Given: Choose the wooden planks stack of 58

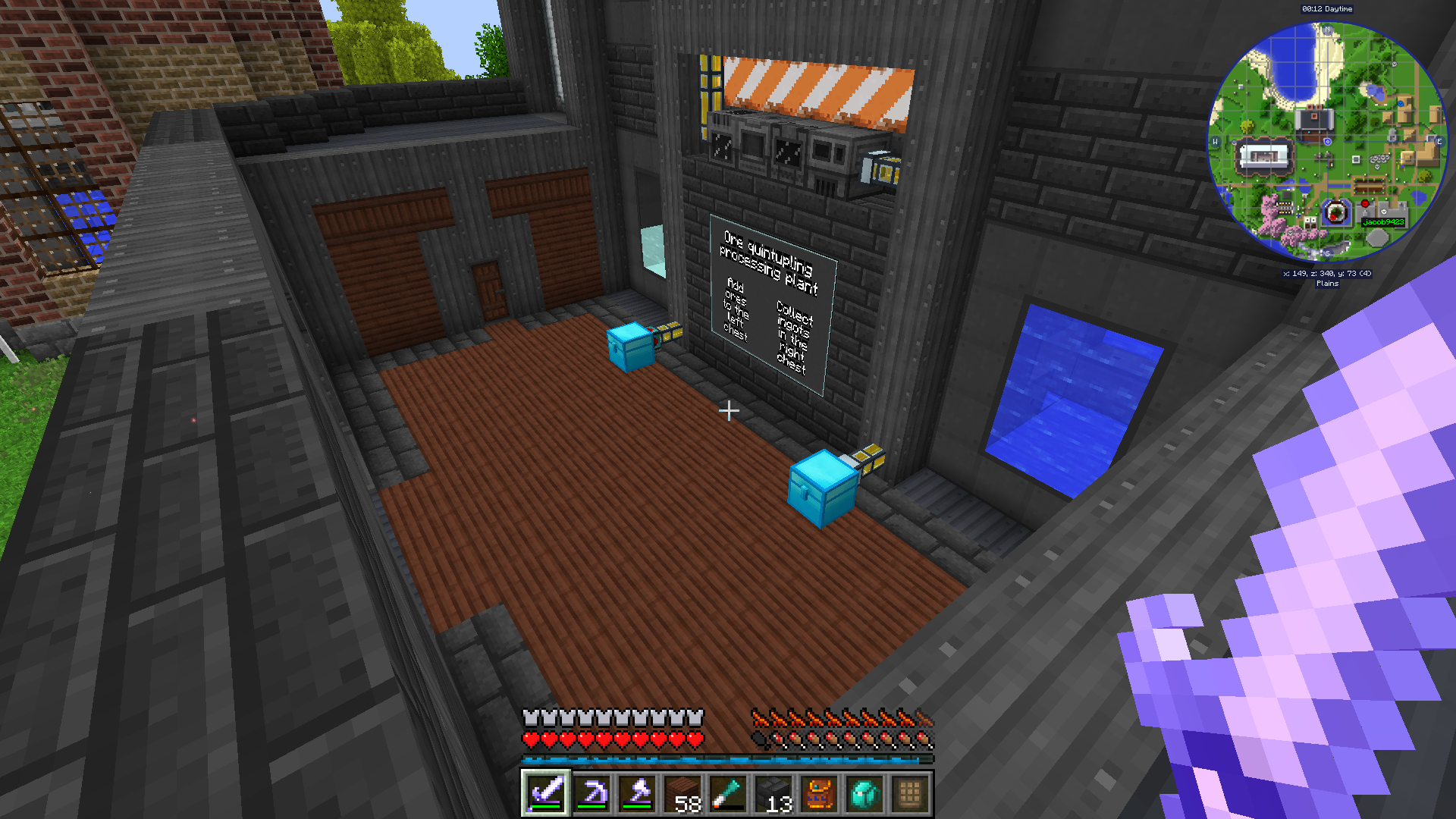Looking at the screenshot, I should 682,794.
